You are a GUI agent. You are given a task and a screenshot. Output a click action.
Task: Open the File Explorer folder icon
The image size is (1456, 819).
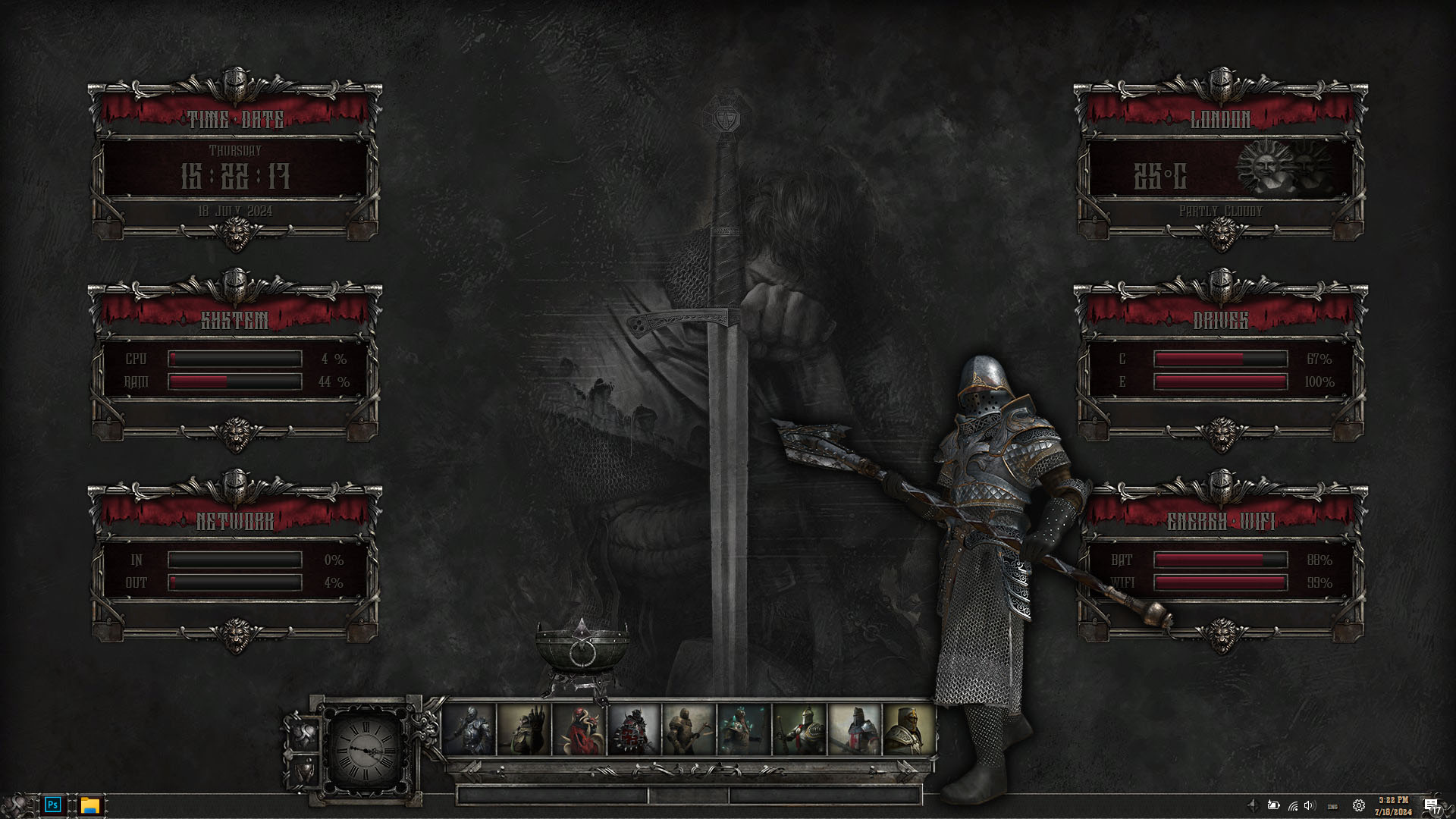90,805
